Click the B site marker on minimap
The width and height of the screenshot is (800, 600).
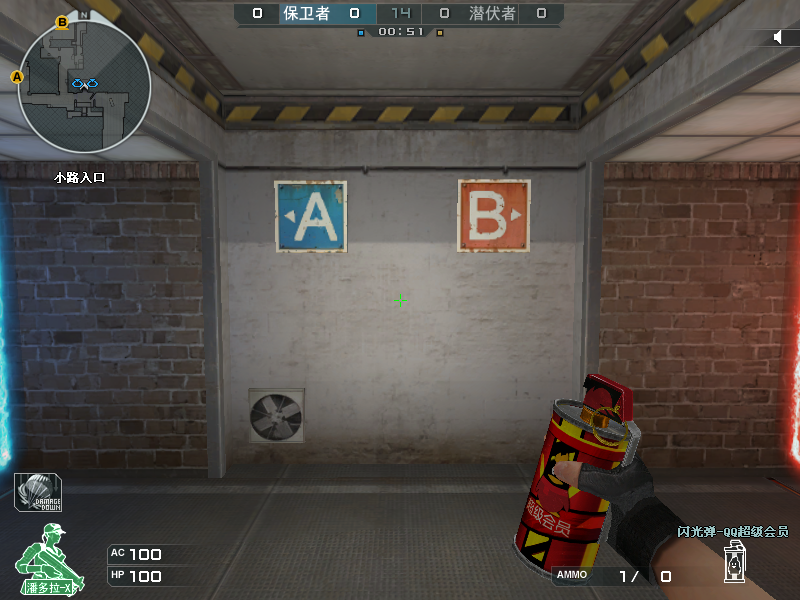pyautogui.click(x=62, y=21)
